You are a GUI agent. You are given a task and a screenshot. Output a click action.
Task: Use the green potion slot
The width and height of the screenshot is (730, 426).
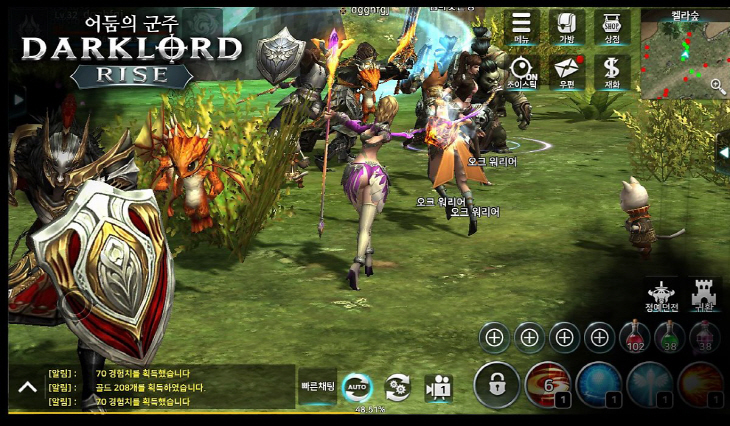tap(670, 338)
